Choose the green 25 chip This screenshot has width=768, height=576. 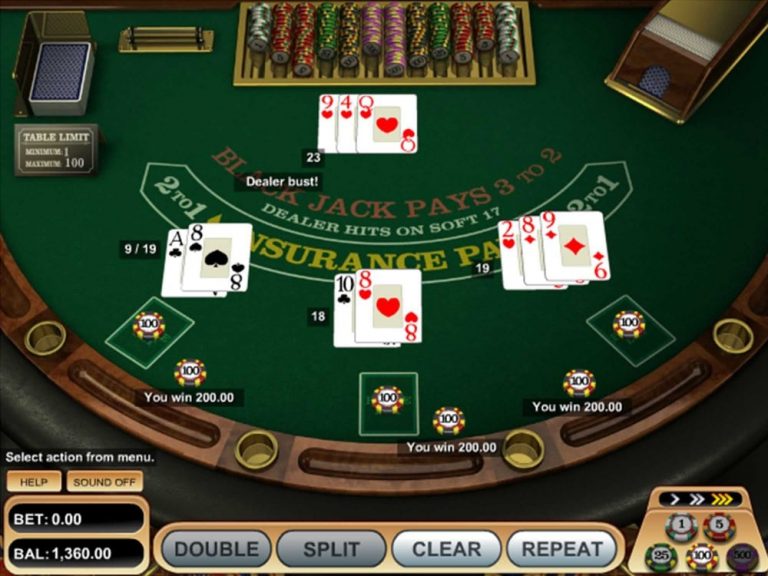point(660,555)
